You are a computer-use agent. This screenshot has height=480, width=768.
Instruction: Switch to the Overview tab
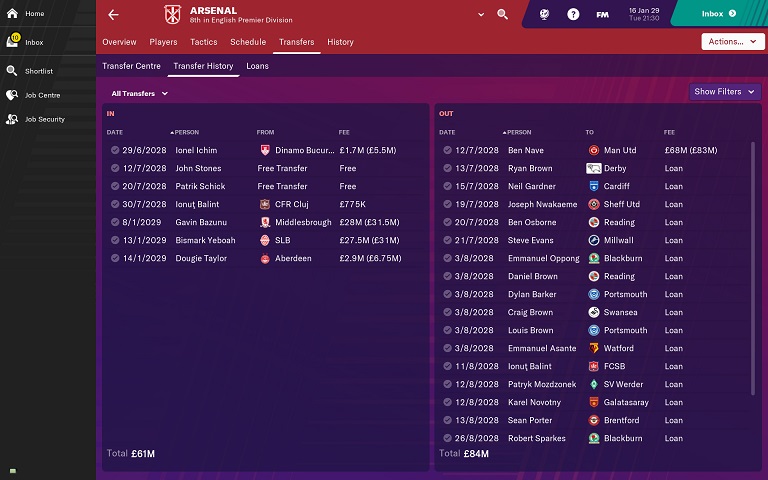coord(119,42)
